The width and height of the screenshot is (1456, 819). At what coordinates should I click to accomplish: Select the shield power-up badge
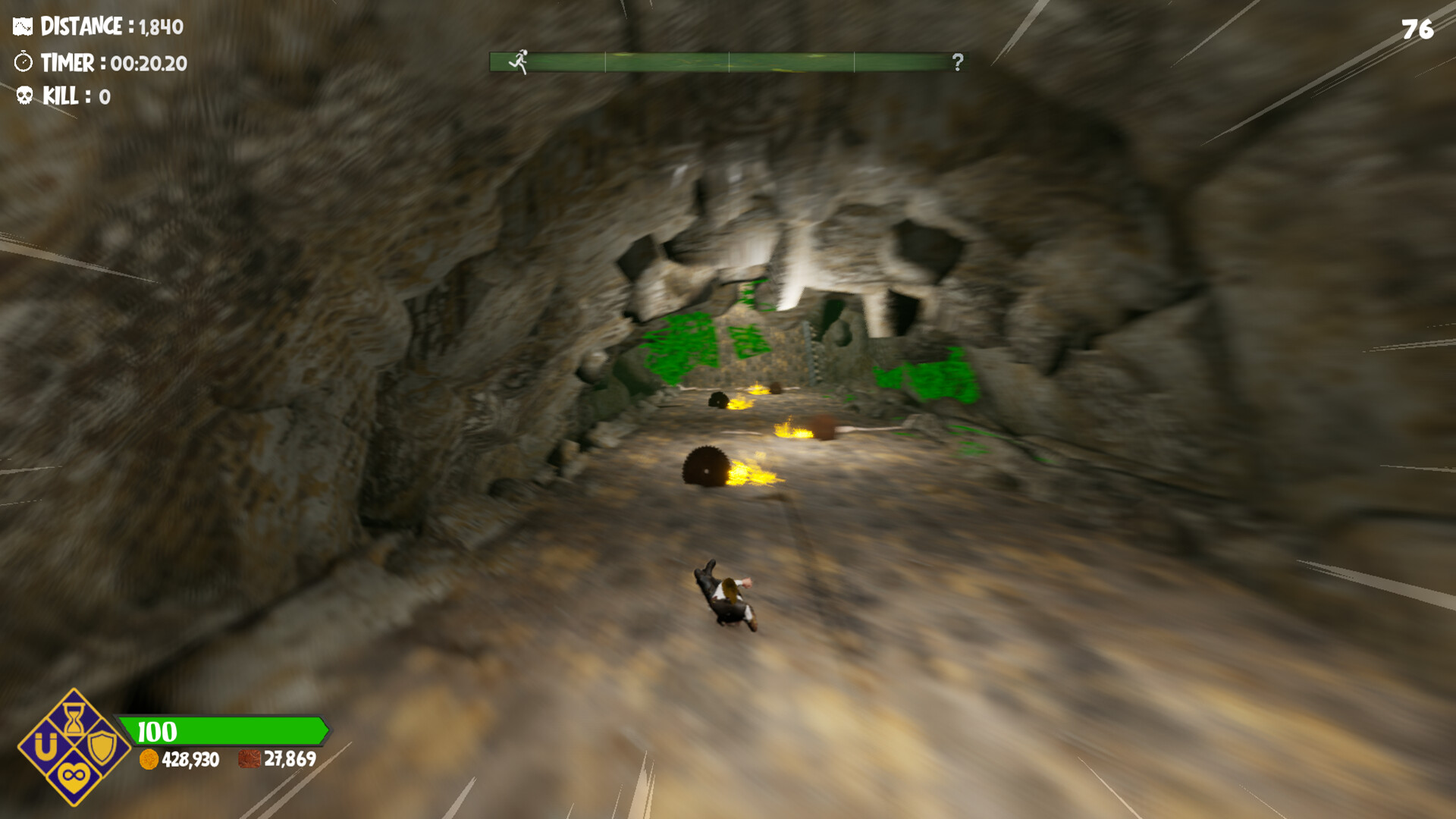pos(102,748)
